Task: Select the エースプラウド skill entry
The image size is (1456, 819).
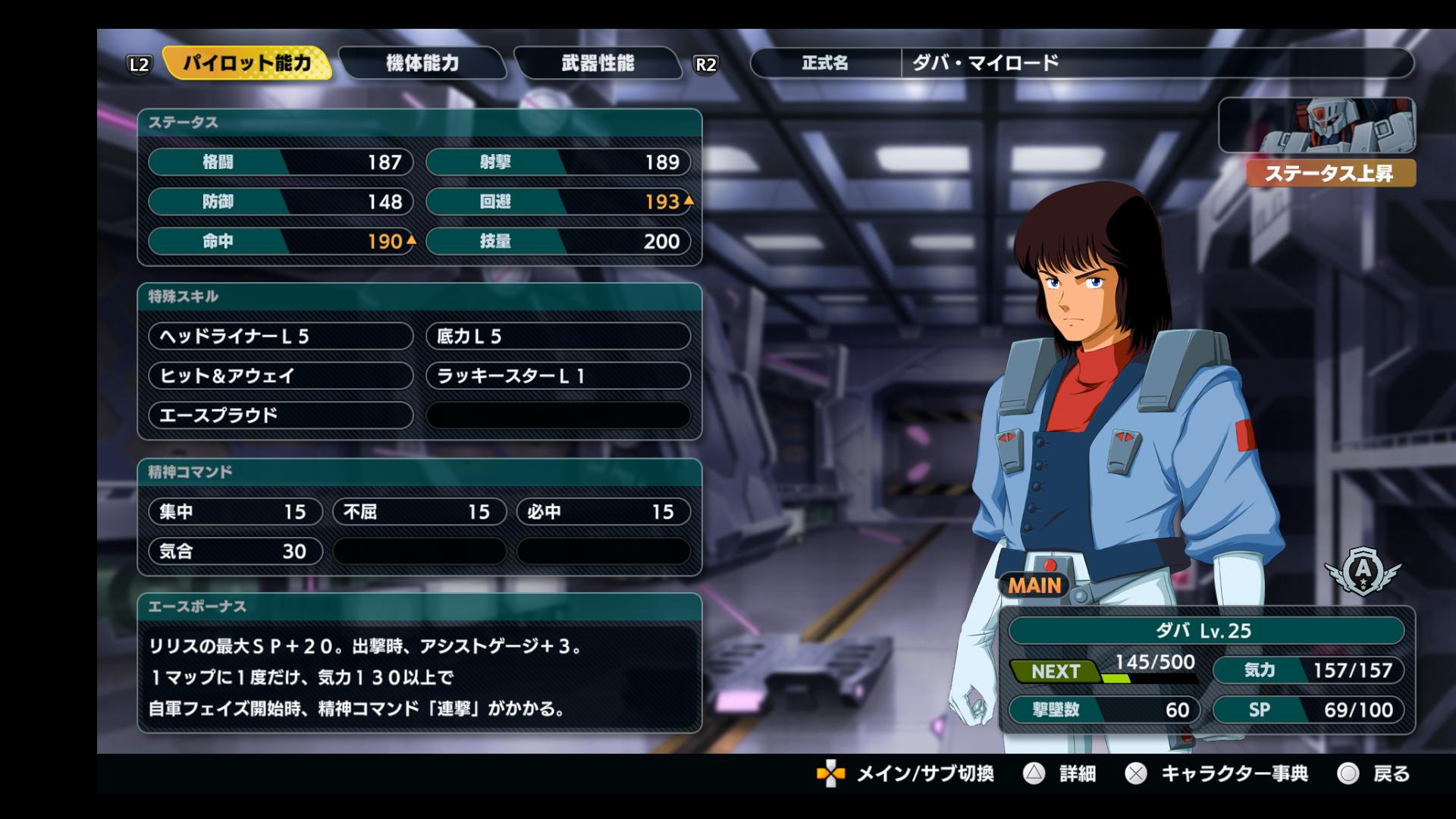Action: click(281, 415)
